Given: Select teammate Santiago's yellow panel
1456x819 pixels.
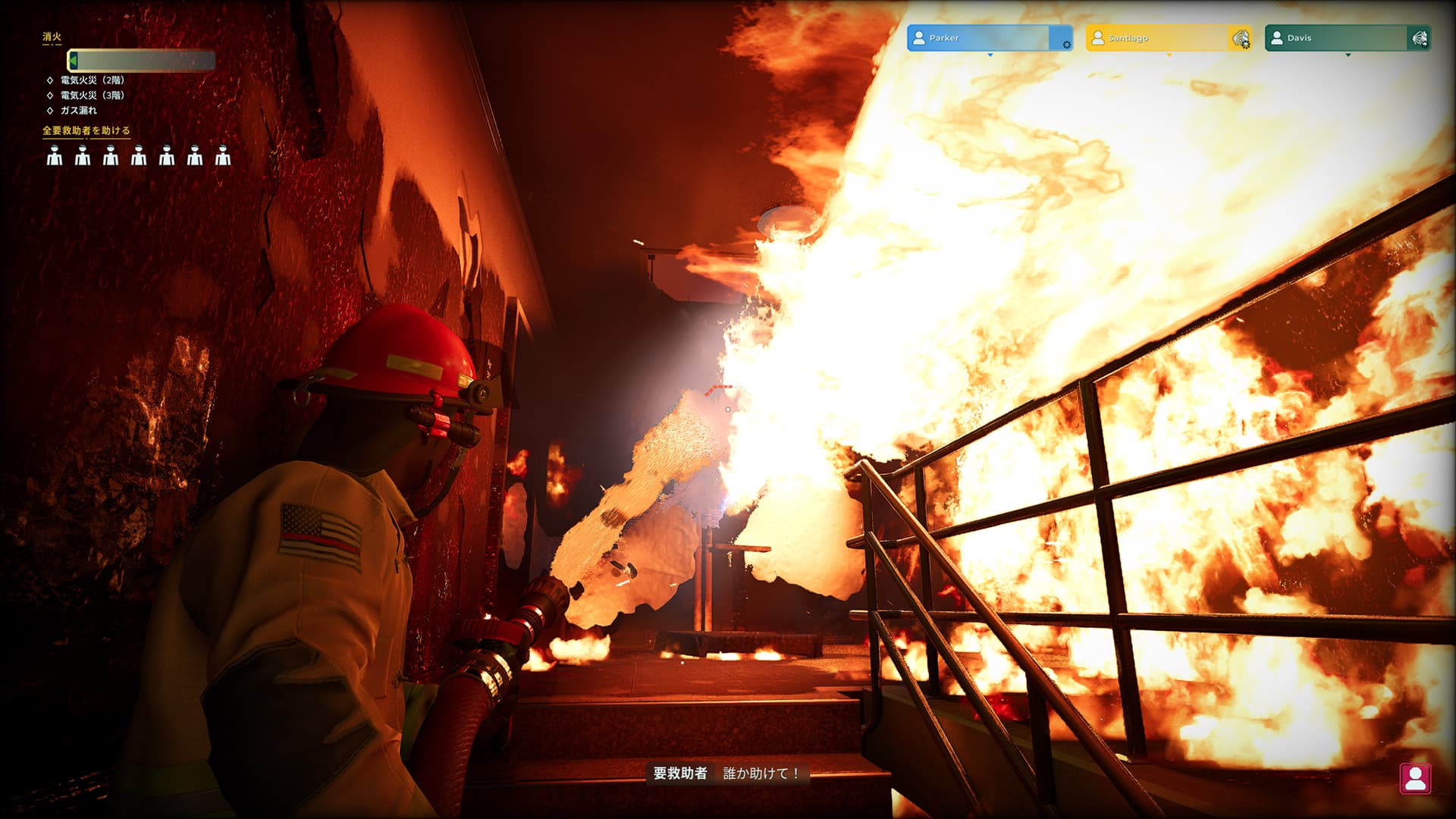Looking at the screenshot, I should tap(1156, 38).
